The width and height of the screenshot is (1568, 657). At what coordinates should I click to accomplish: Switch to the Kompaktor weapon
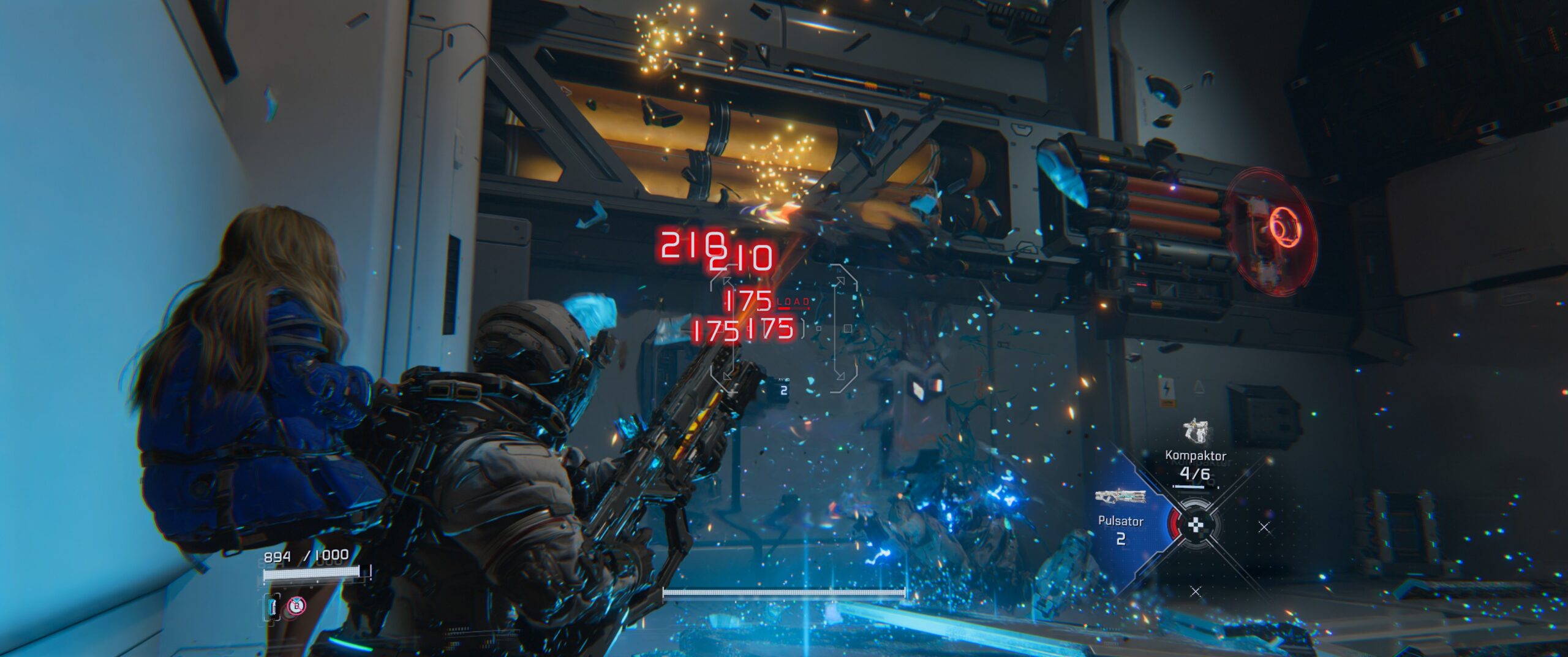(1194, 455)
